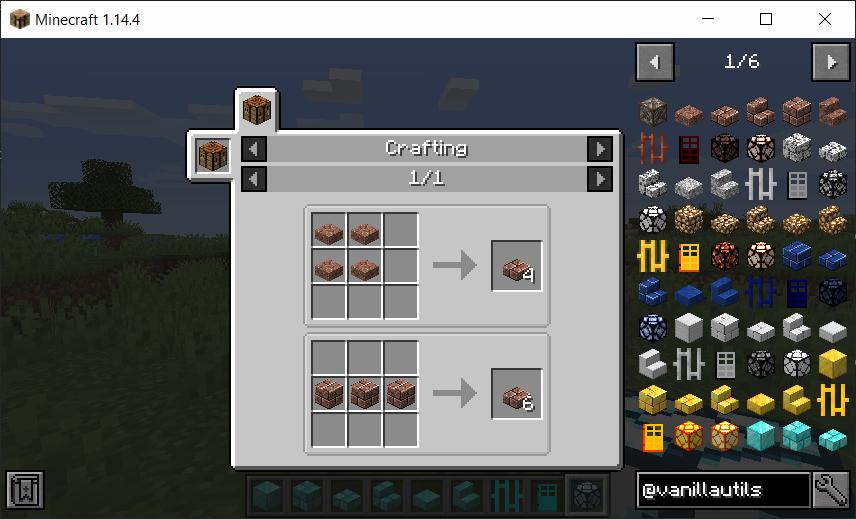
Task: Toggle the bookmark list button
Action: tap(22, 490)
